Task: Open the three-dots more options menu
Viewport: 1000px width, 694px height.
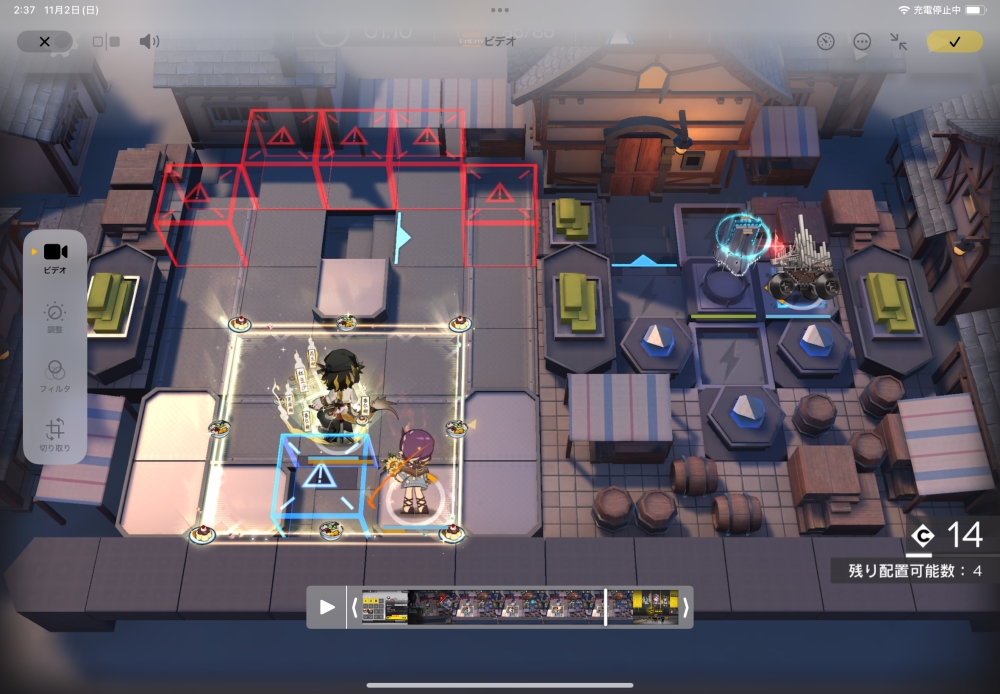Action: (x=862, y=41)
